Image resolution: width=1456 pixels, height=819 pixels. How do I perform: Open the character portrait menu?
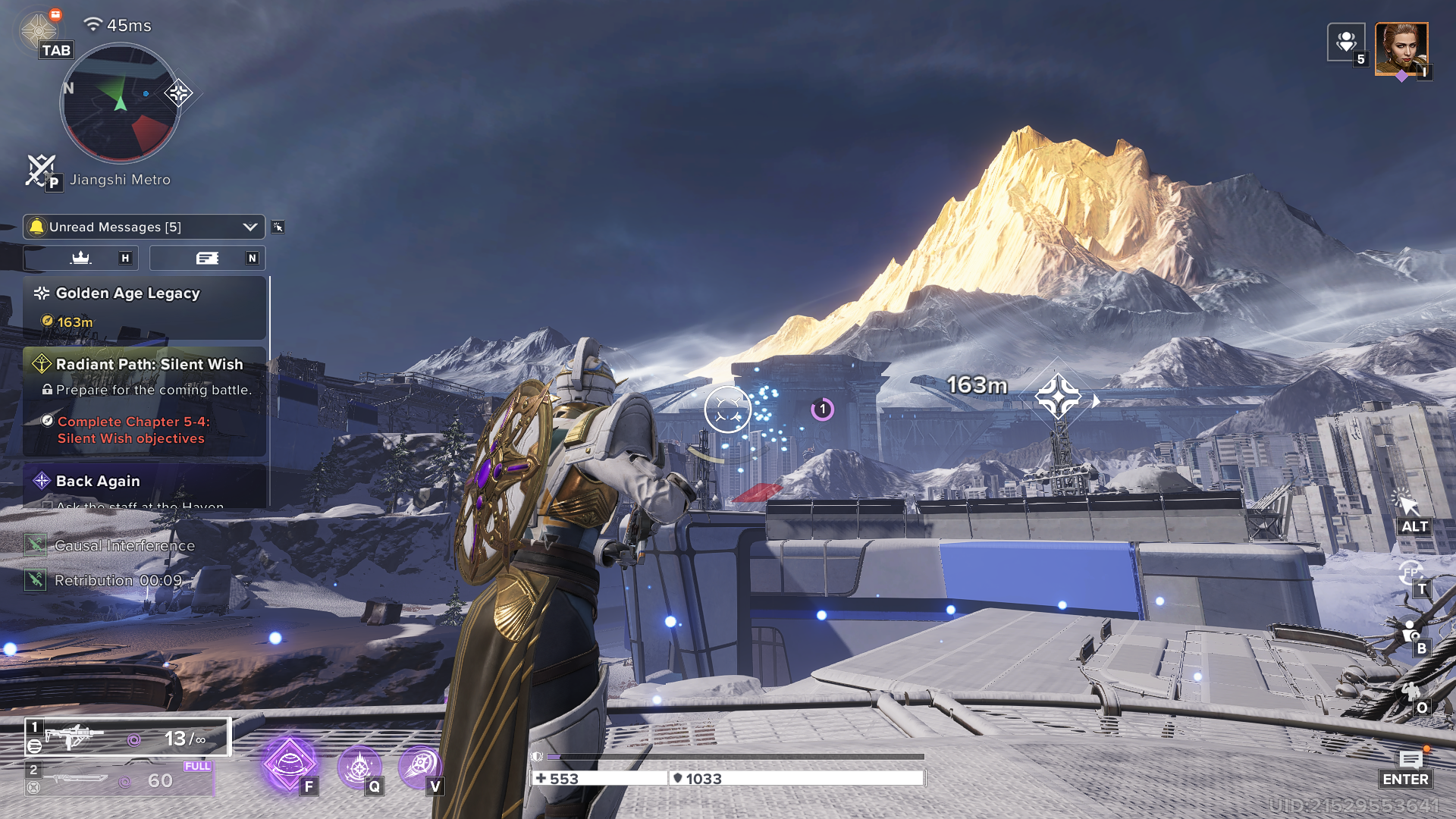tap(1401, 49)
